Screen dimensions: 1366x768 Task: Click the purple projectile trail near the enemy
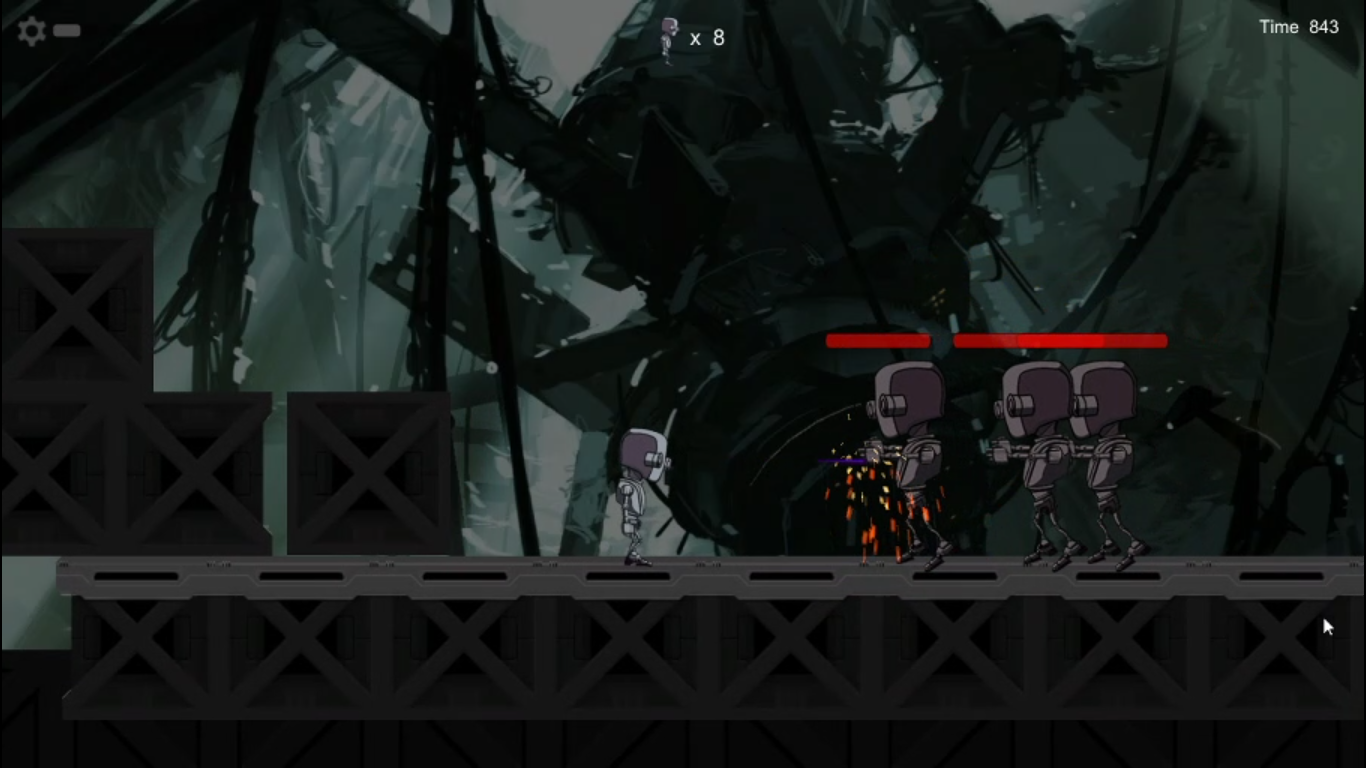click(840, 460)
